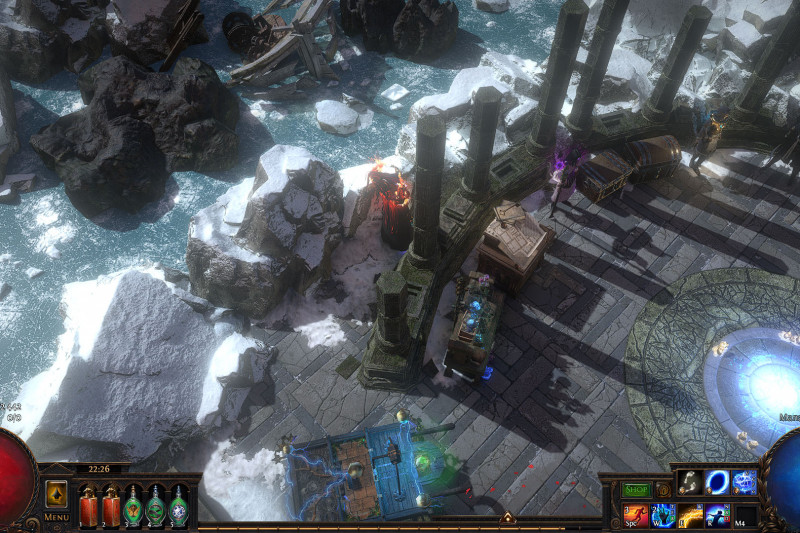The height and width of the screenshot is (533, 800).
Task: Click the round coin icon beside Shop
Action: (663, 490)
